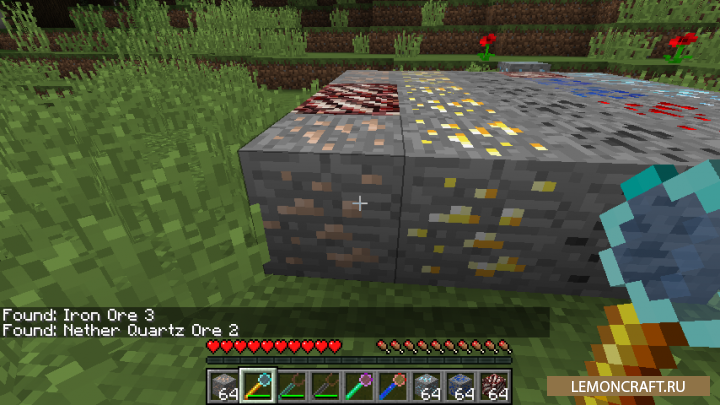Select the gold-handled wand with cyan head
Image resolution: width=720 pixels, height=405 pixels.
click(255, 384)
